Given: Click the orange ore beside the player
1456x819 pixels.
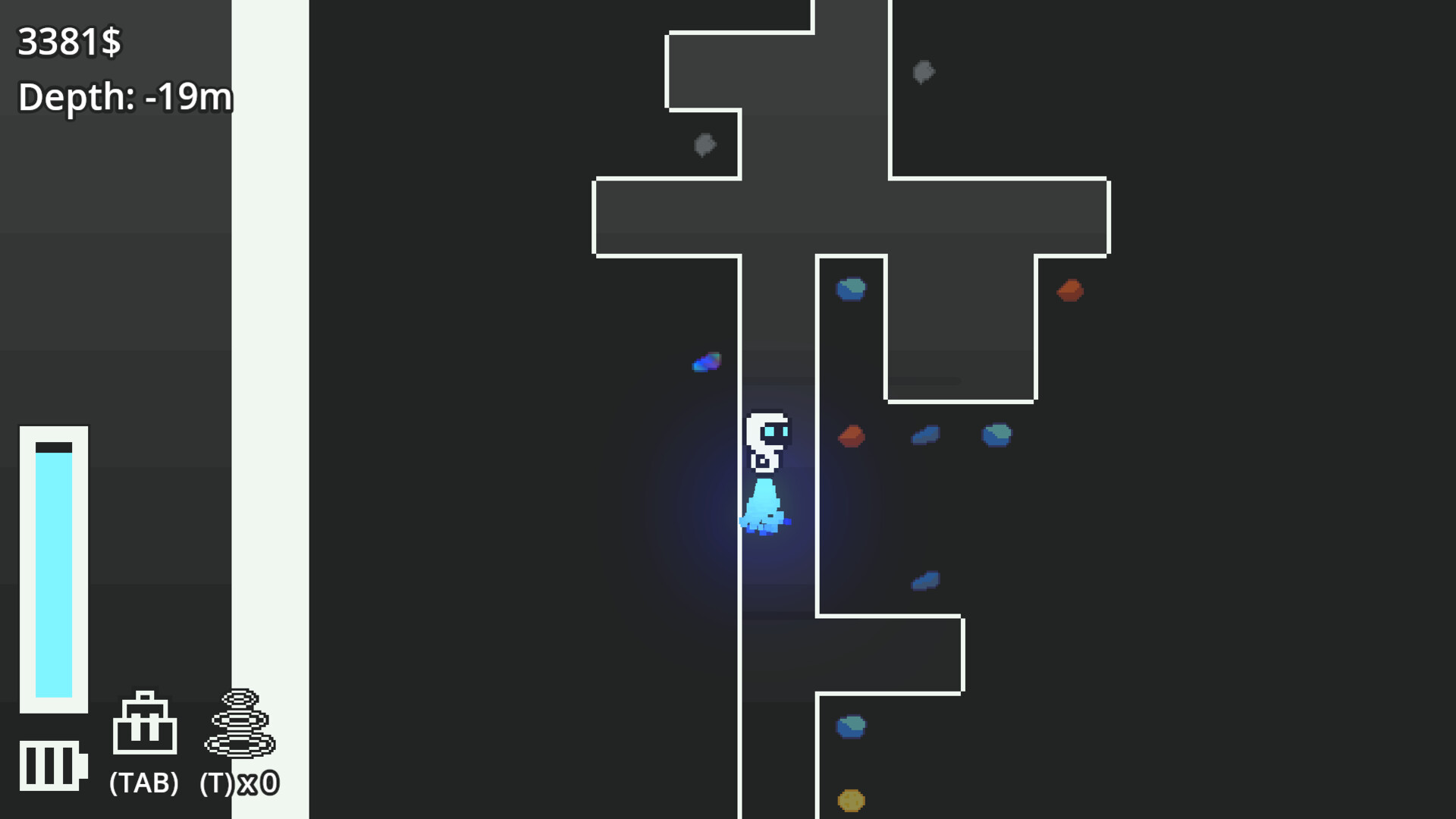Looking at the screenshot, I should [x=852, y=436].
